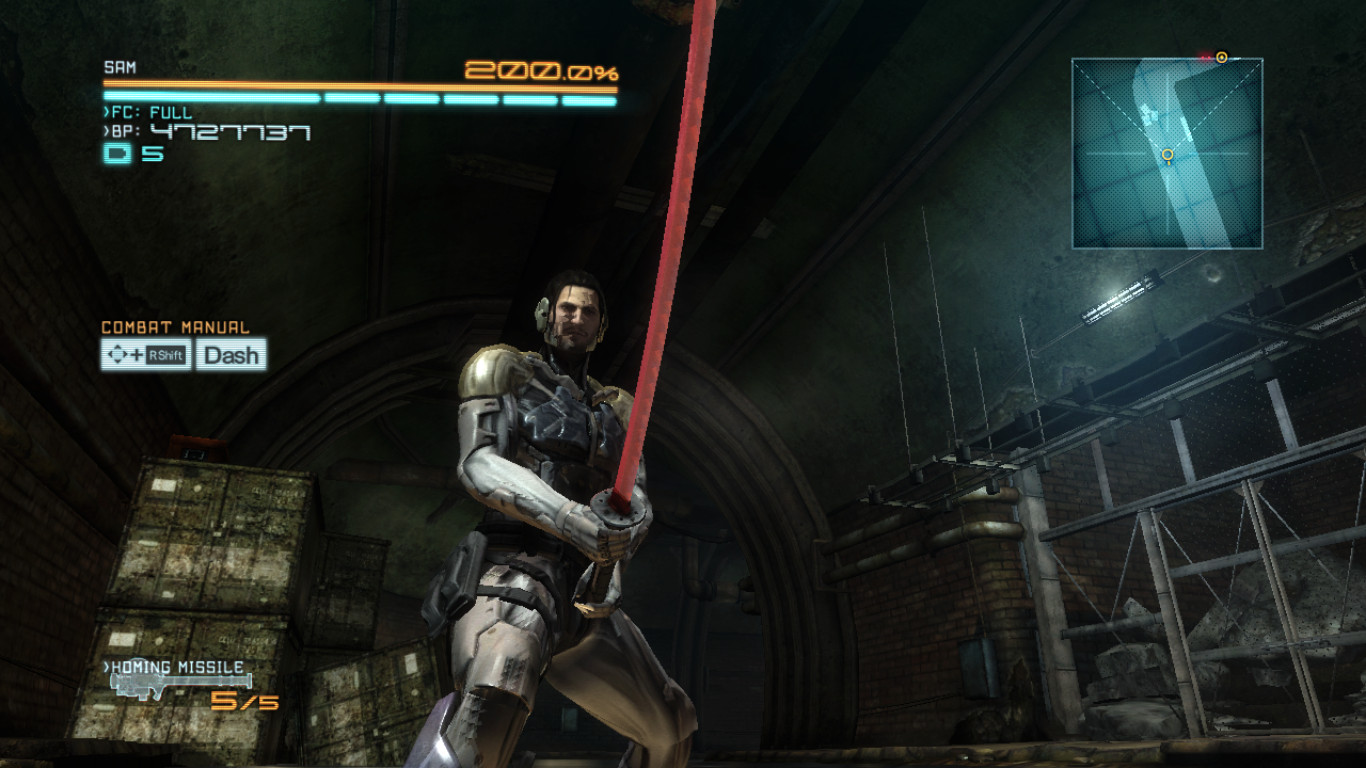The height and width of the screenshot is (768, 1366).
Task: Open the COMBAT MANUAL header
Action: 176,326
